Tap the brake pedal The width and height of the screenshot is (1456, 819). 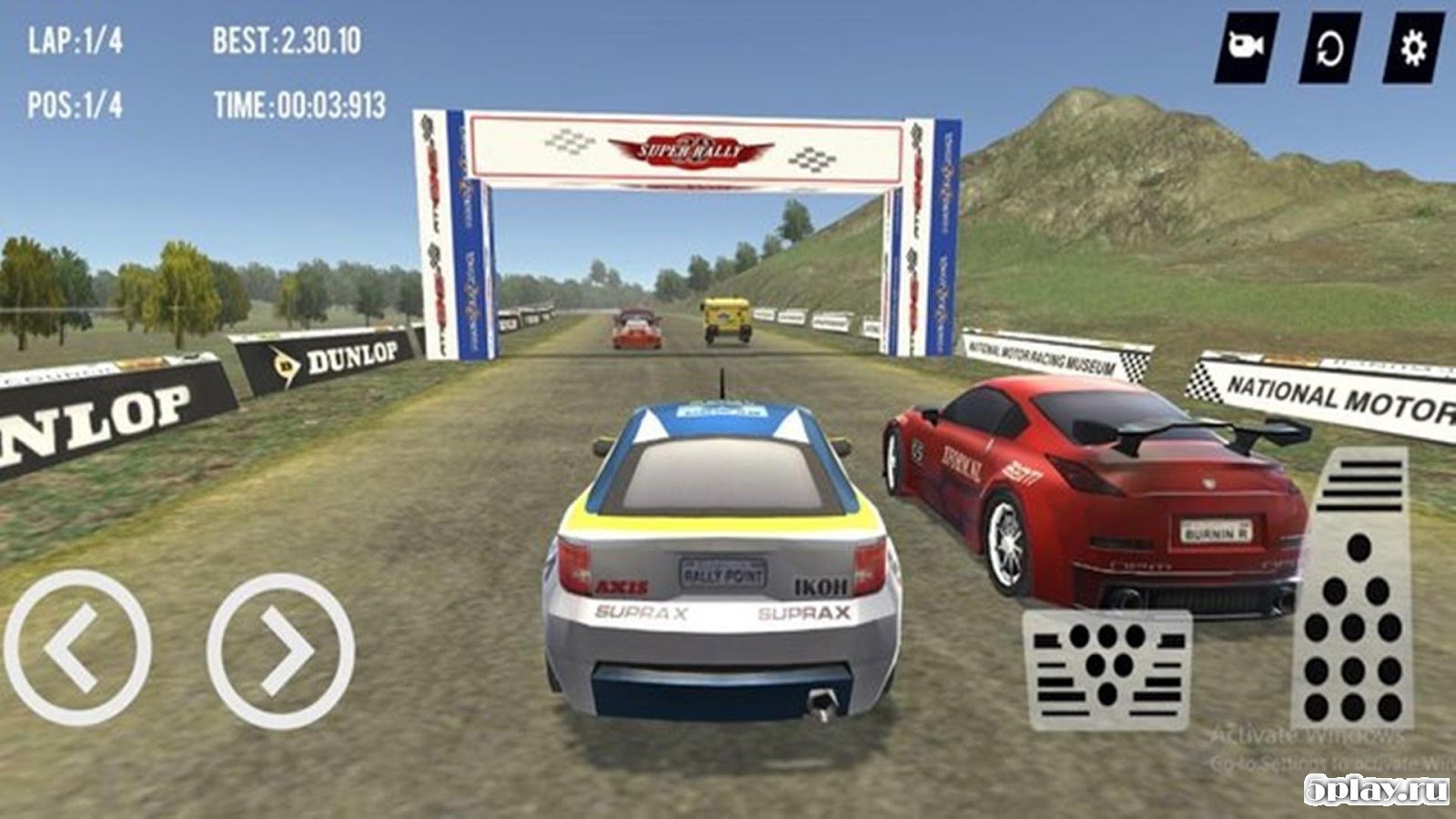[1107, 669]
